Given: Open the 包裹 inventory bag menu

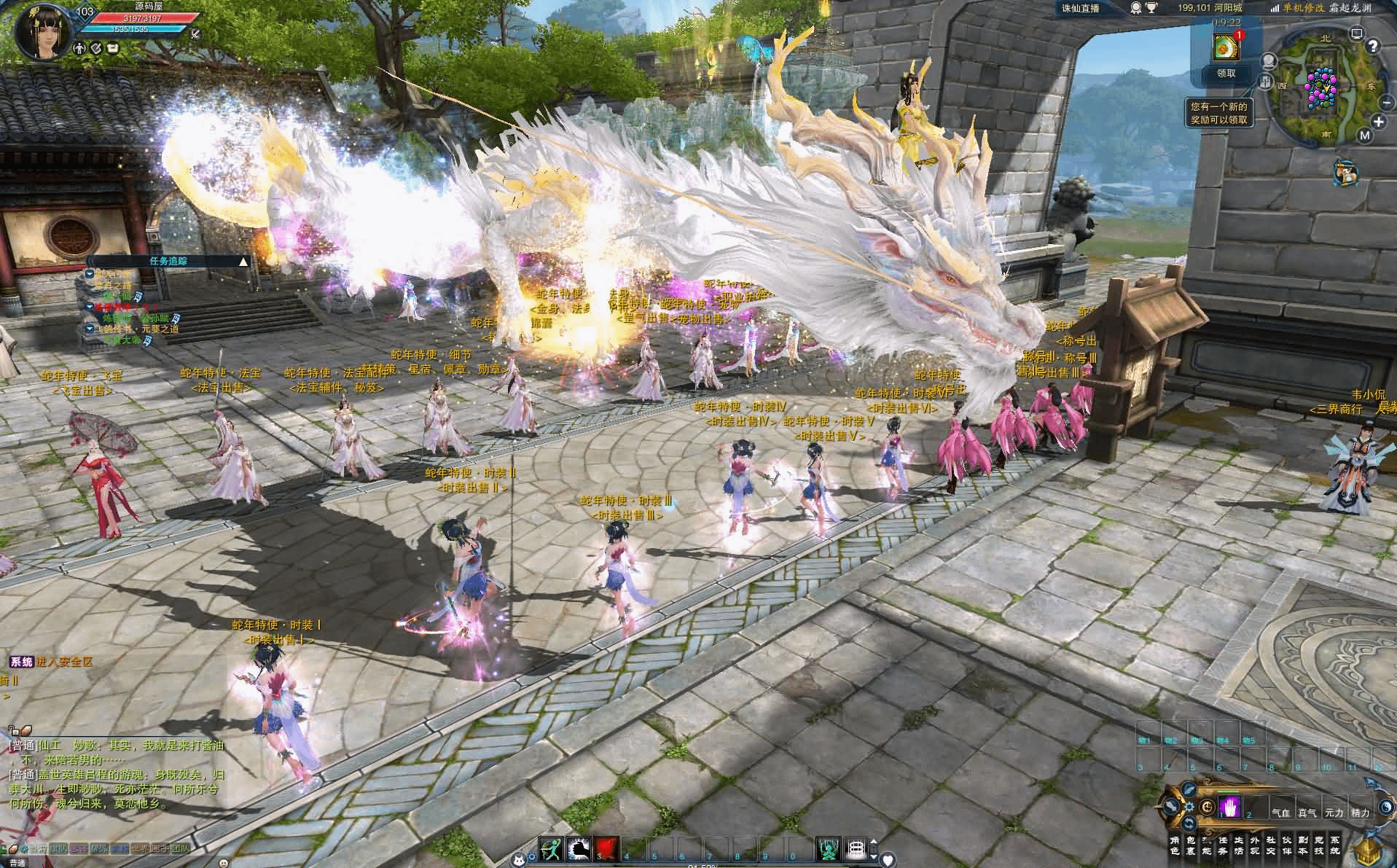Looking at the screenshot, I should (1190, 845).
